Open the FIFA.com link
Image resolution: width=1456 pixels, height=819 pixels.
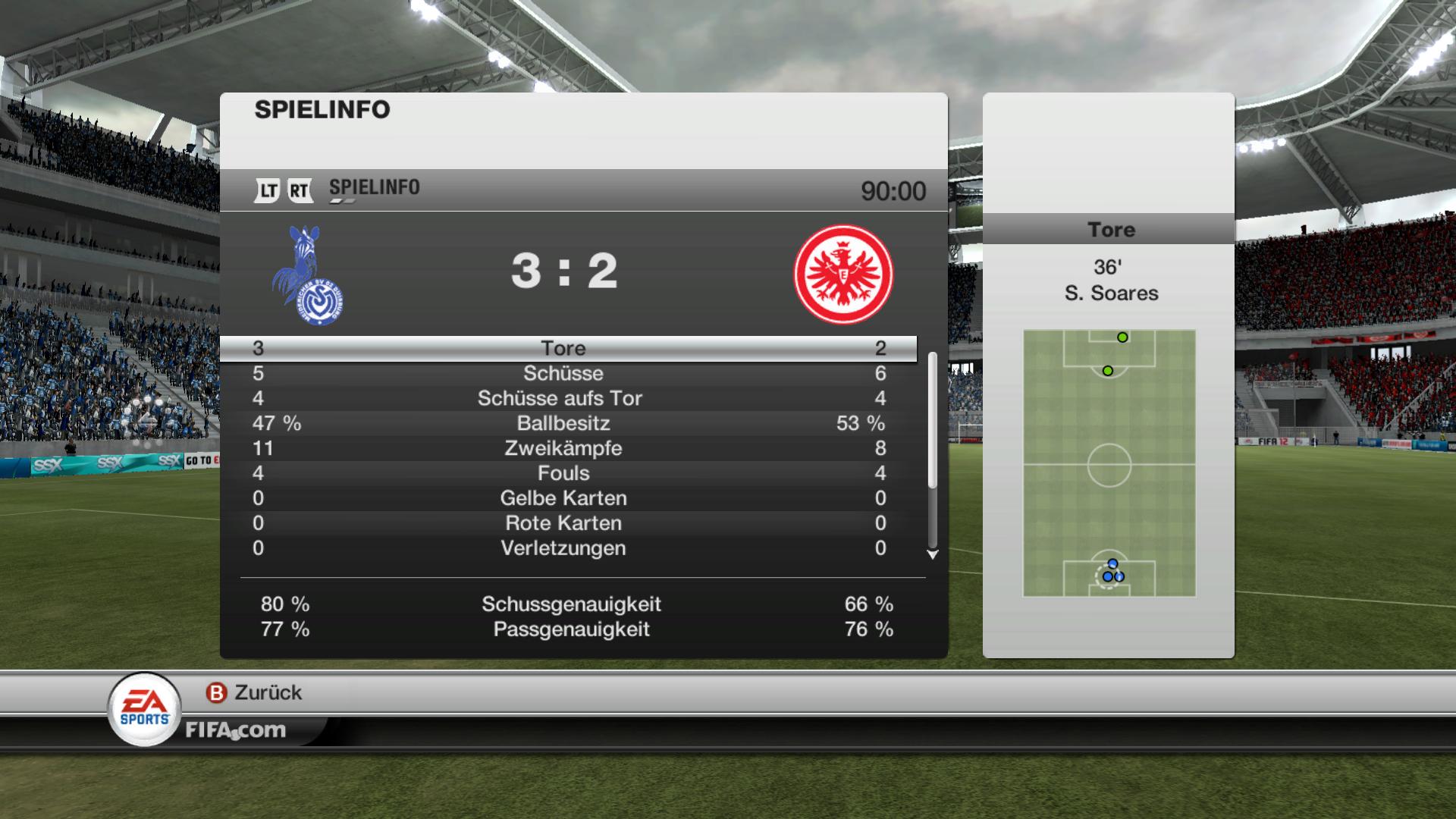pyautogui.click(x=236, y=730)
